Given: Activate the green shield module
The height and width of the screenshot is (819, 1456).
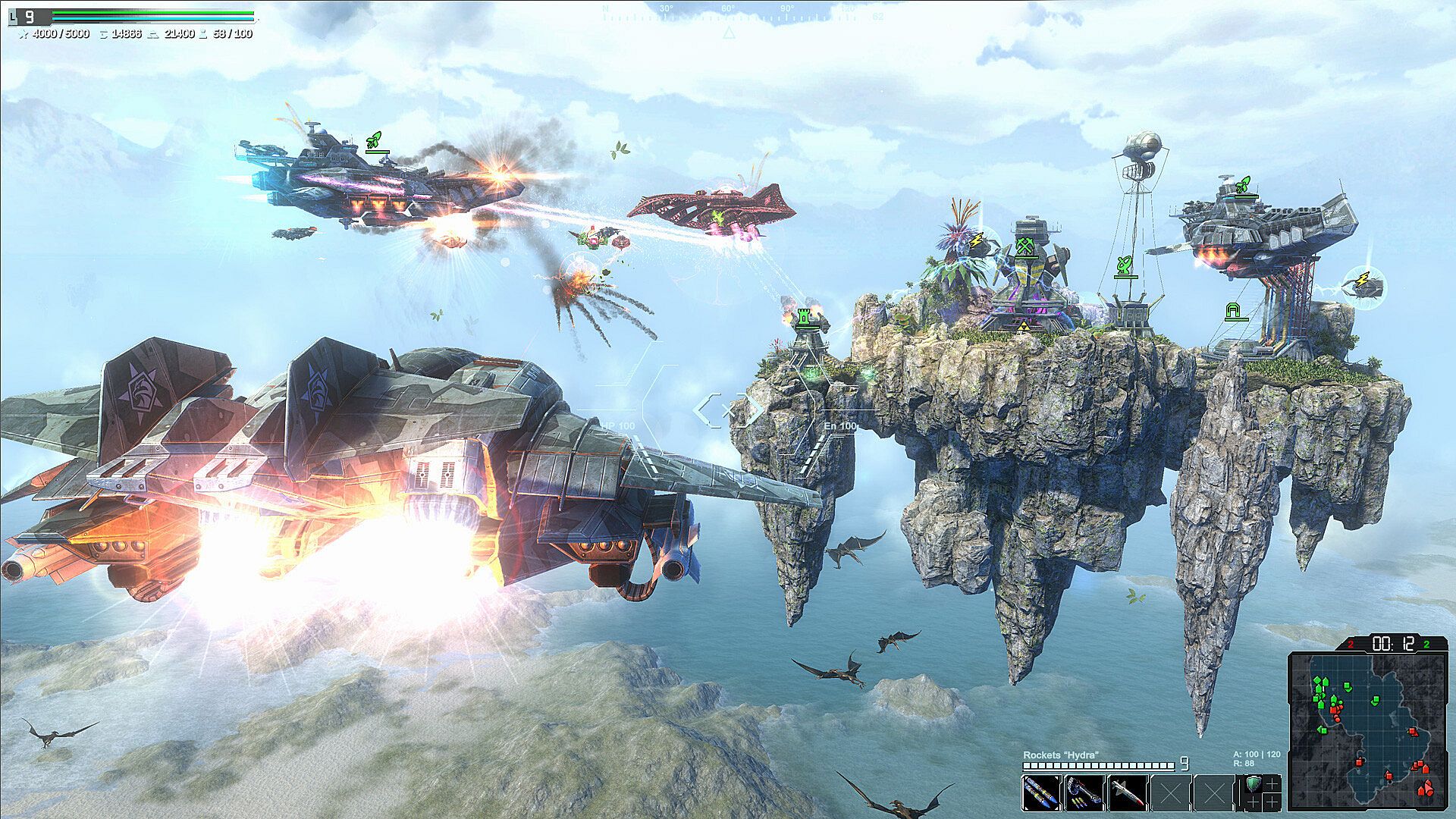Looking at the screenshot, I should point(1252,785).
